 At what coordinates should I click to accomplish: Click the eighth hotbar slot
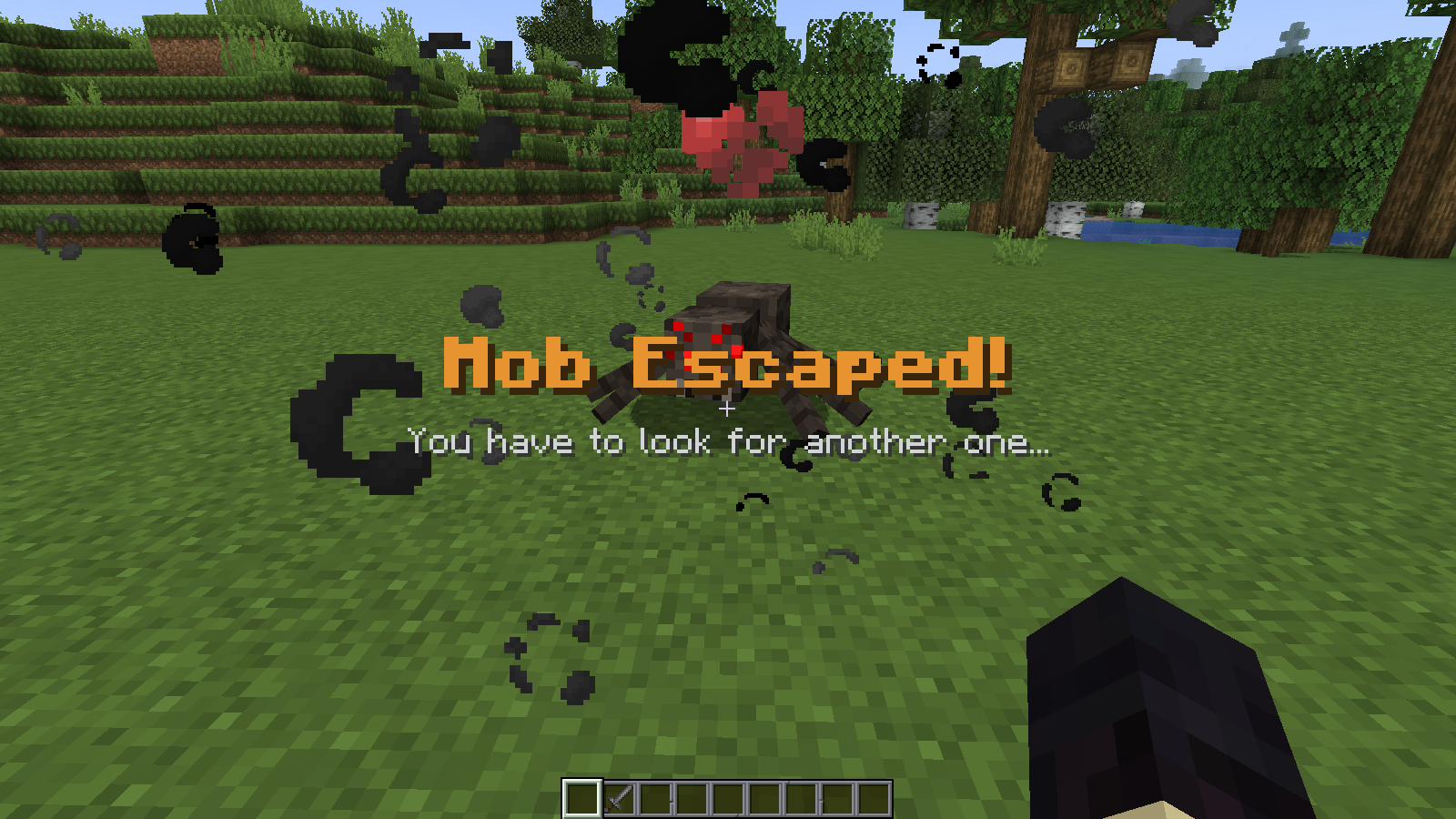pos(837,798)
